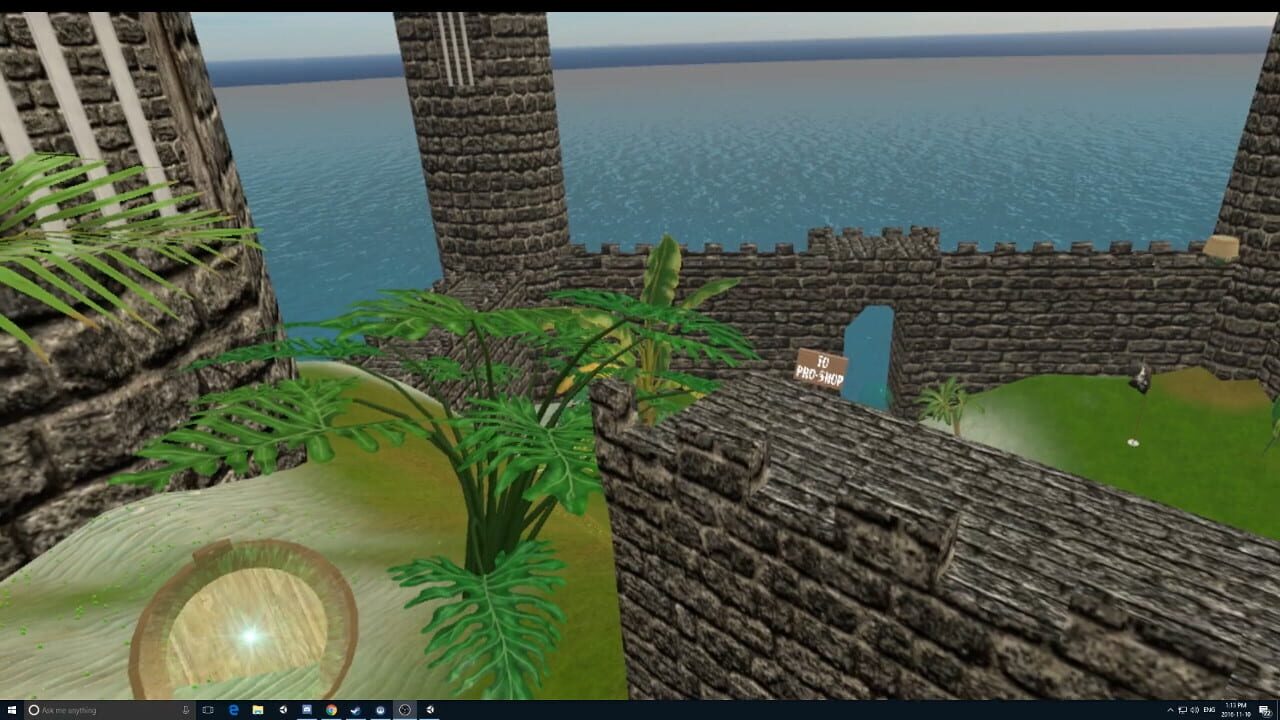Expand hidden system tray icons
The image size is (1280, 720).
point(1169,710)
